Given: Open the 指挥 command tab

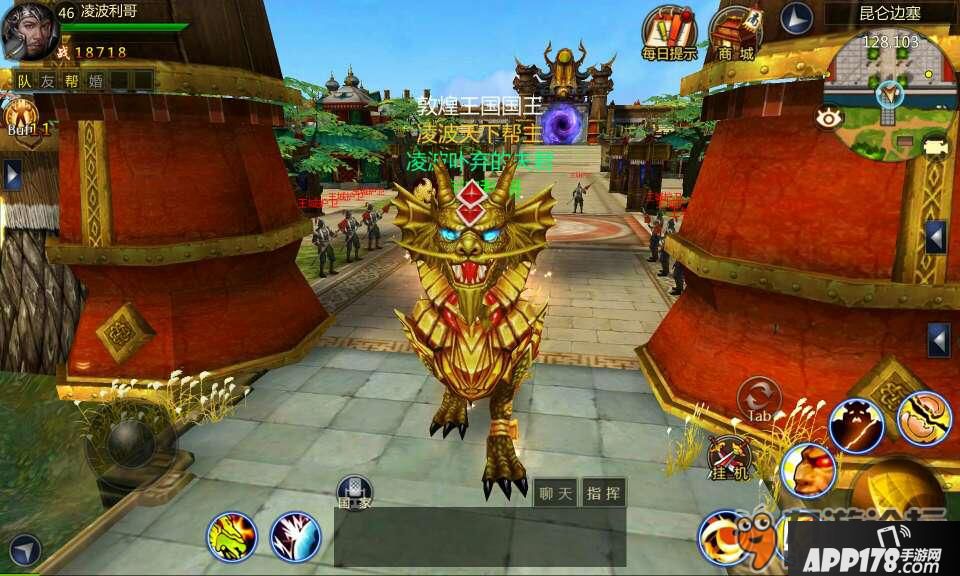Looking at the screenshot, I should click(603, 492).
